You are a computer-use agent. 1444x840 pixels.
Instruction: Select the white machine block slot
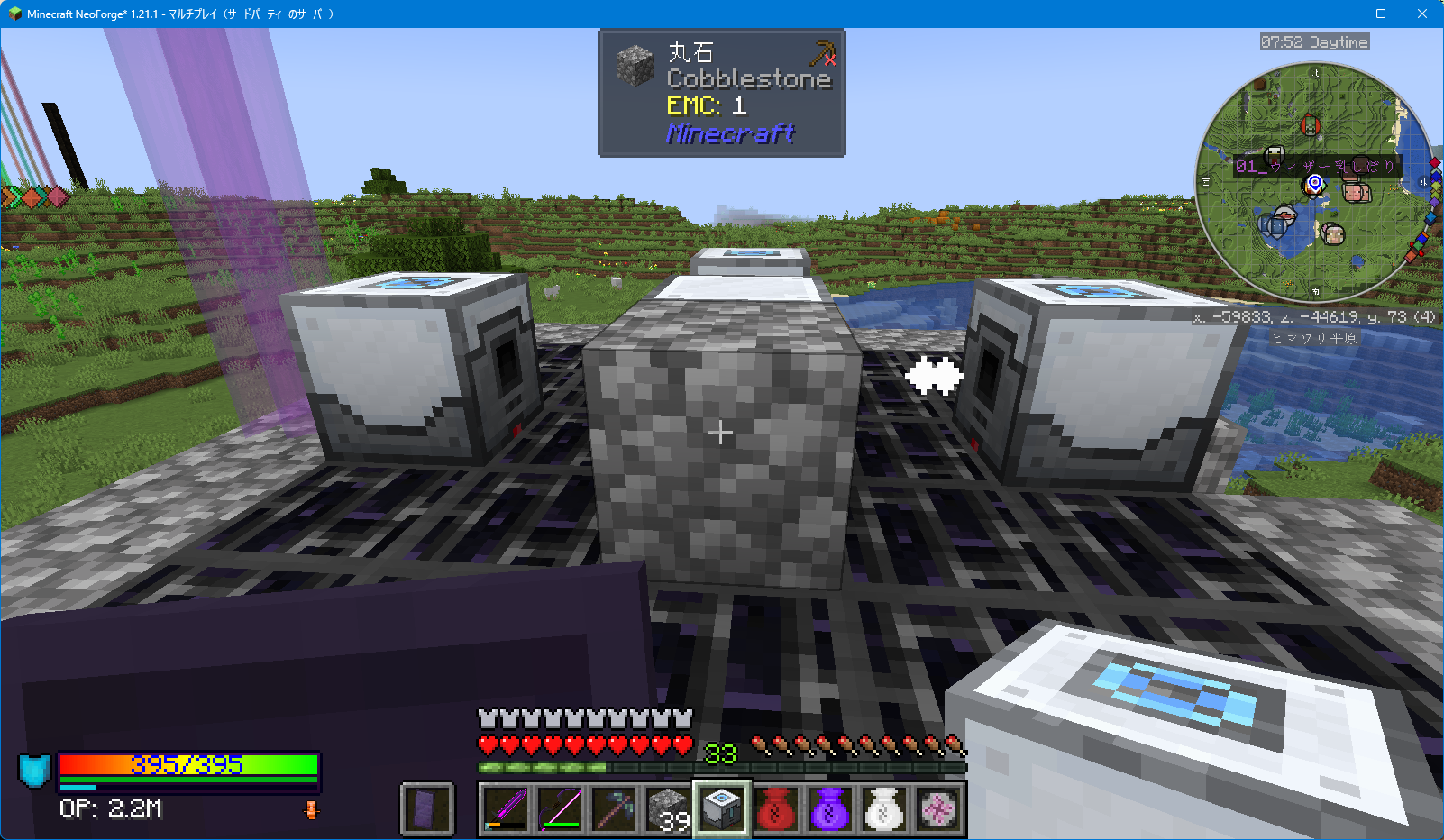coord(722,808)
